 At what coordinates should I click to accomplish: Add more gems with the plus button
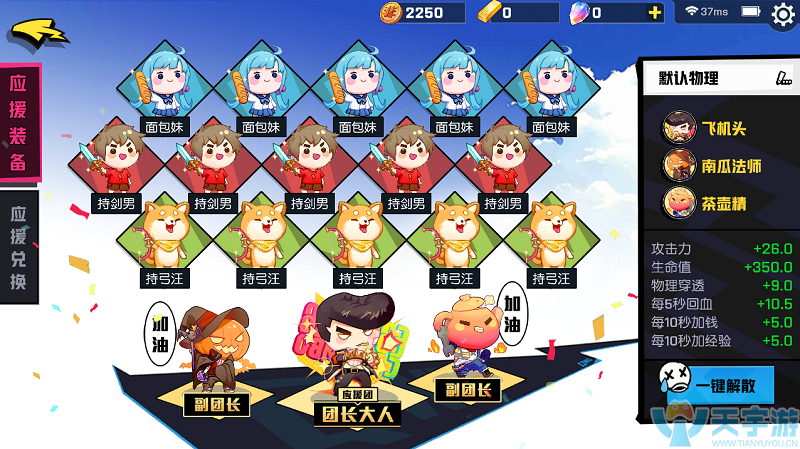(655, 13)
